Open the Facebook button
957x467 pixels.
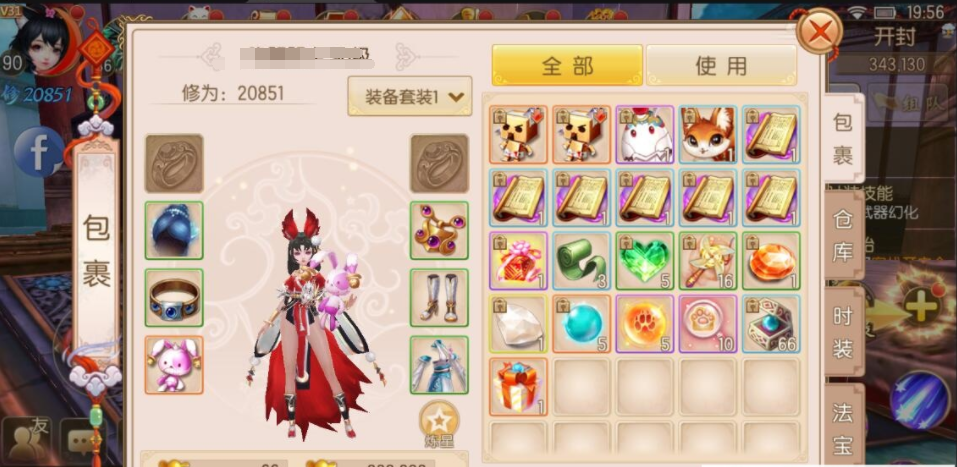point(38,153)
